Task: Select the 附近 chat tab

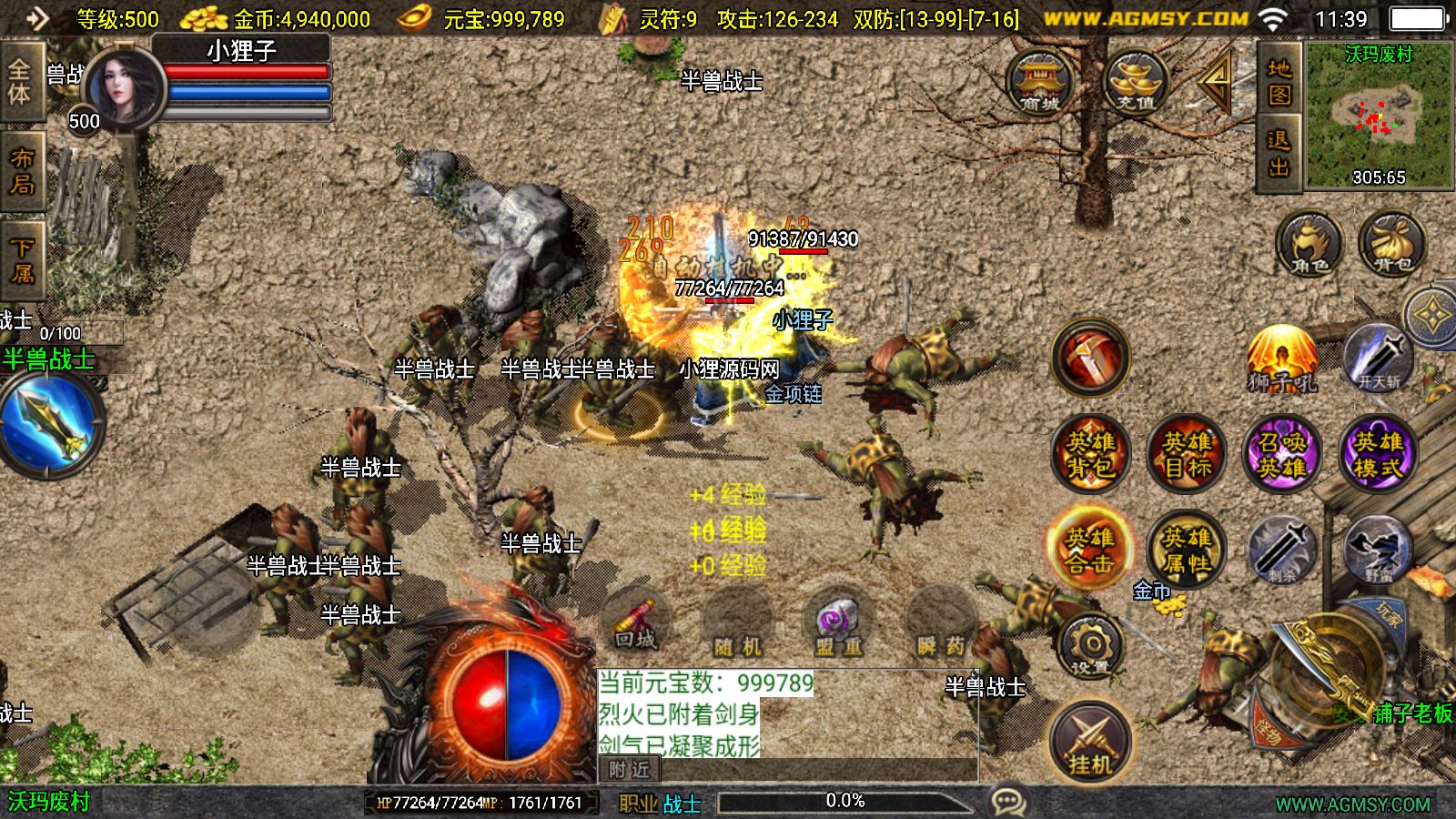Action: click(629, 770)
